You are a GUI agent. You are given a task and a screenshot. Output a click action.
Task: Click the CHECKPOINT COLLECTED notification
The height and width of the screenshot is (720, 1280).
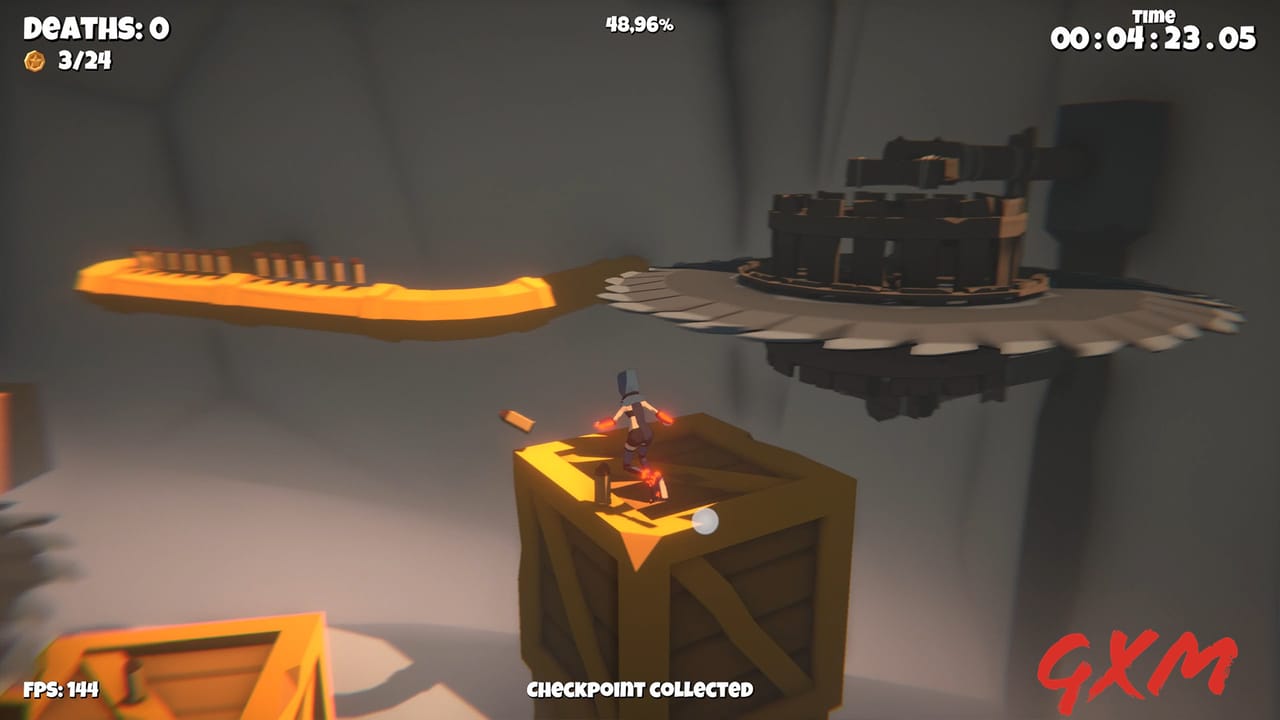[640, 690]
